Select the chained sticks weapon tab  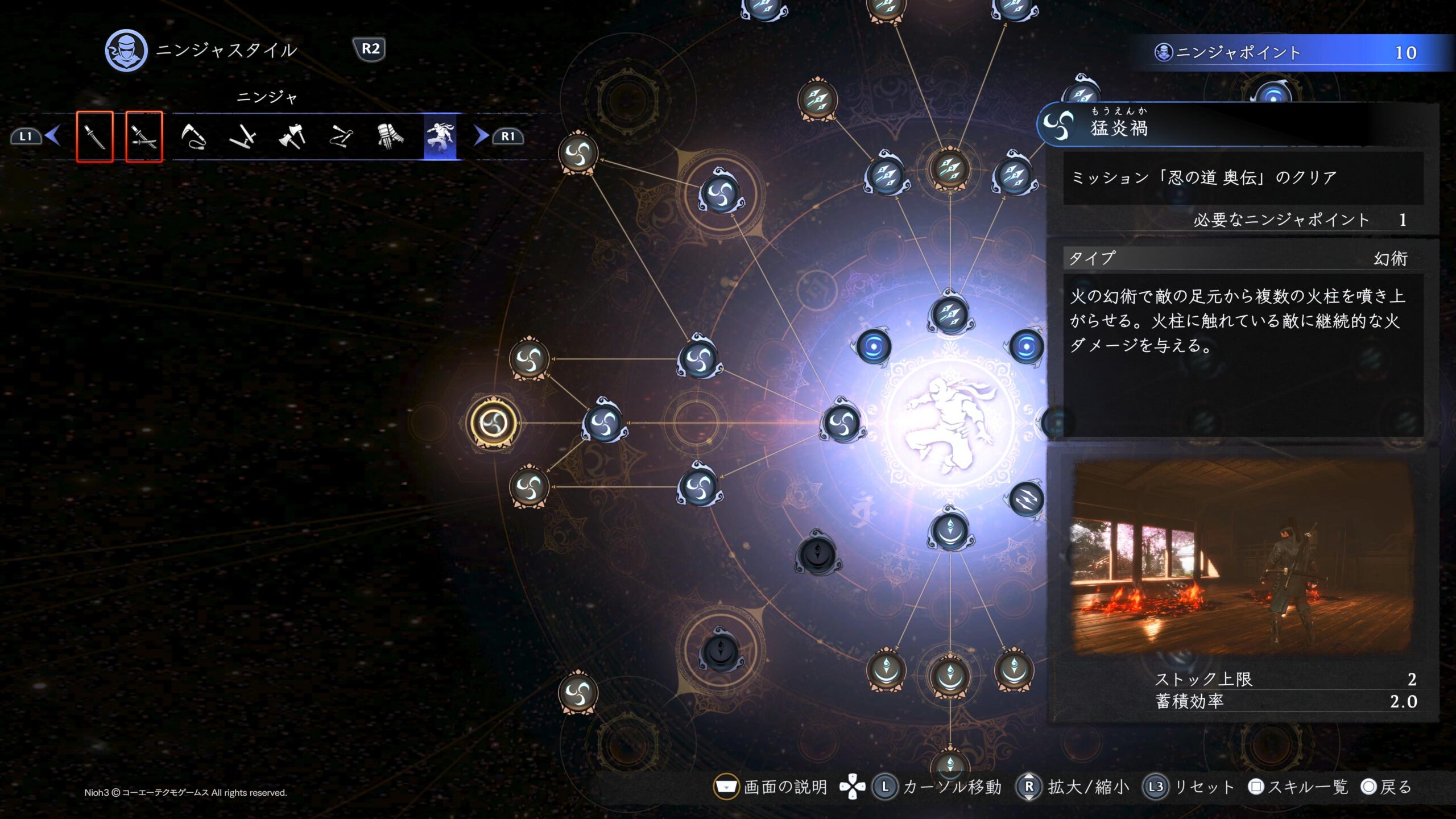click(x=341, y=136)
